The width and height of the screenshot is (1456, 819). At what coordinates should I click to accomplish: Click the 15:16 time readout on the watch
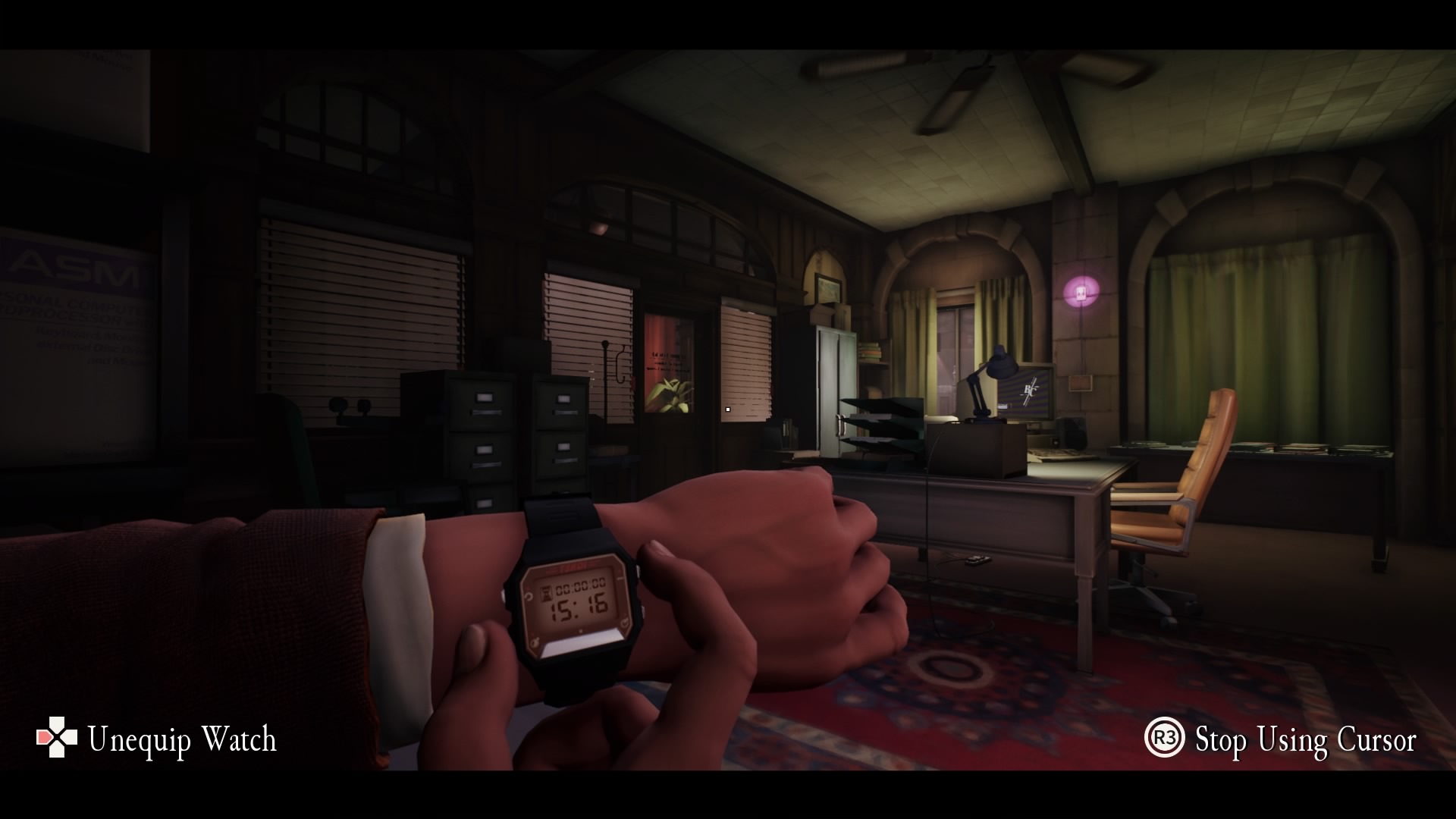[578, 607]
